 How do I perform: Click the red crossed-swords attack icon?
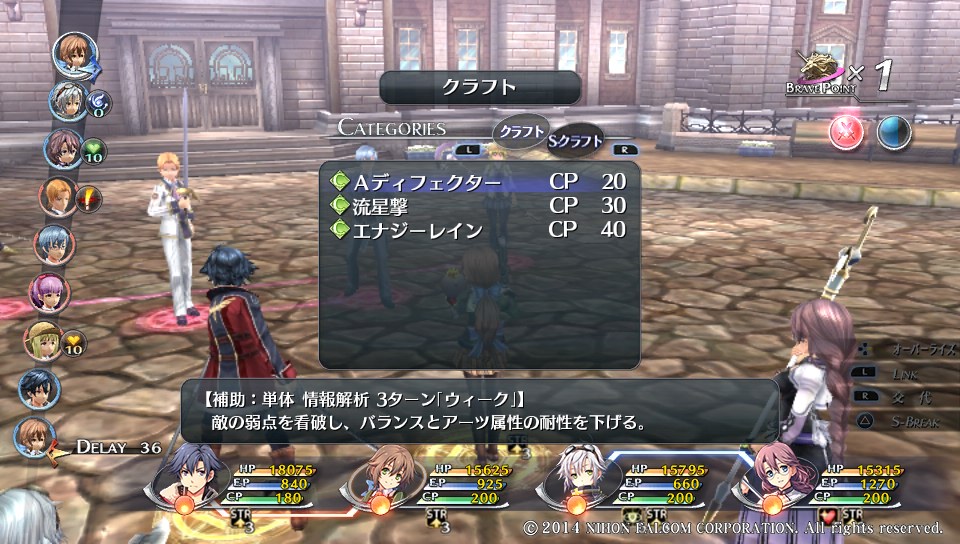point(846,132)
